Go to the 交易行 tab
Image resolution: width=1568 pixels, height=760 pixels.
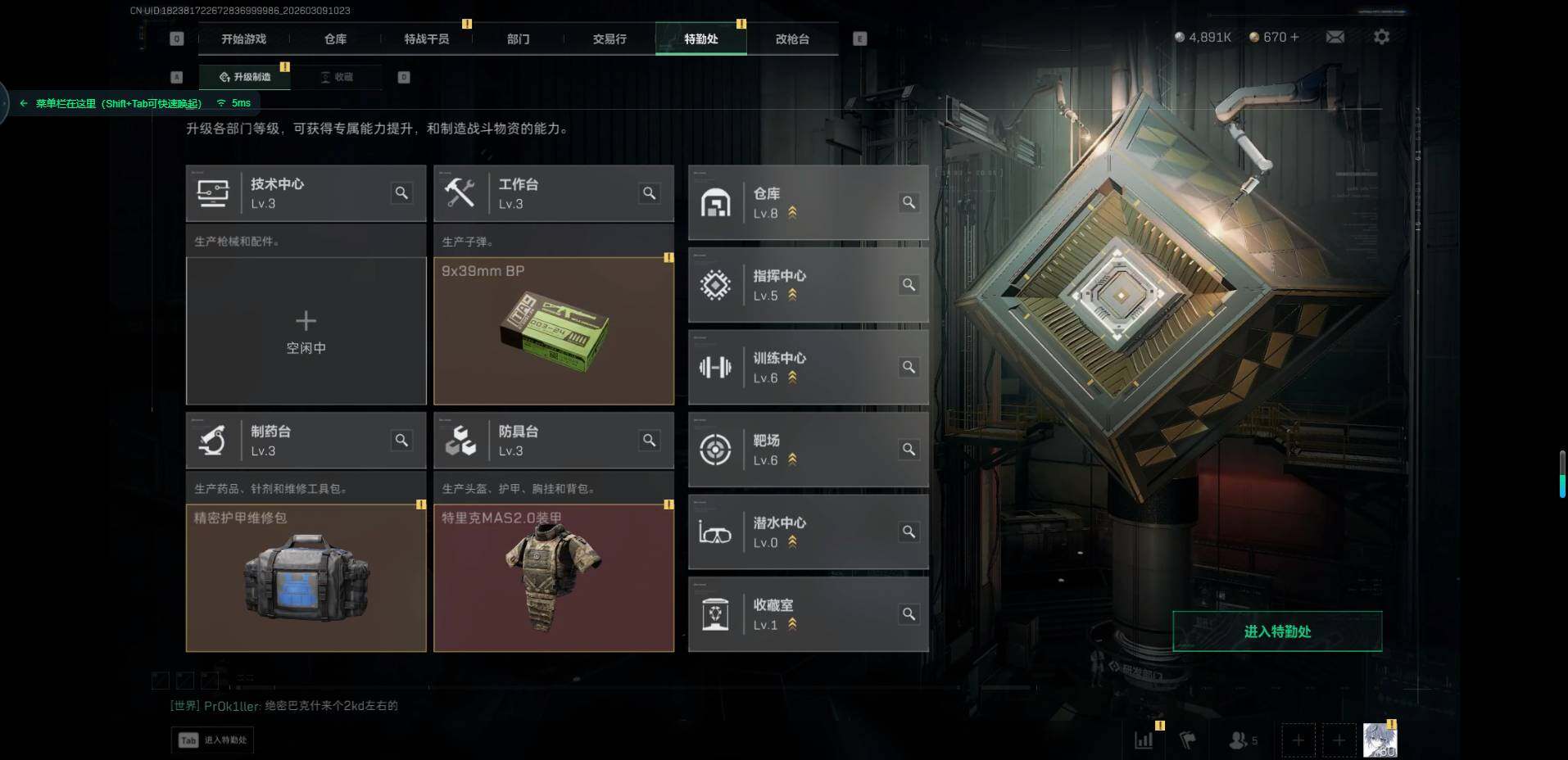[610, 38]
